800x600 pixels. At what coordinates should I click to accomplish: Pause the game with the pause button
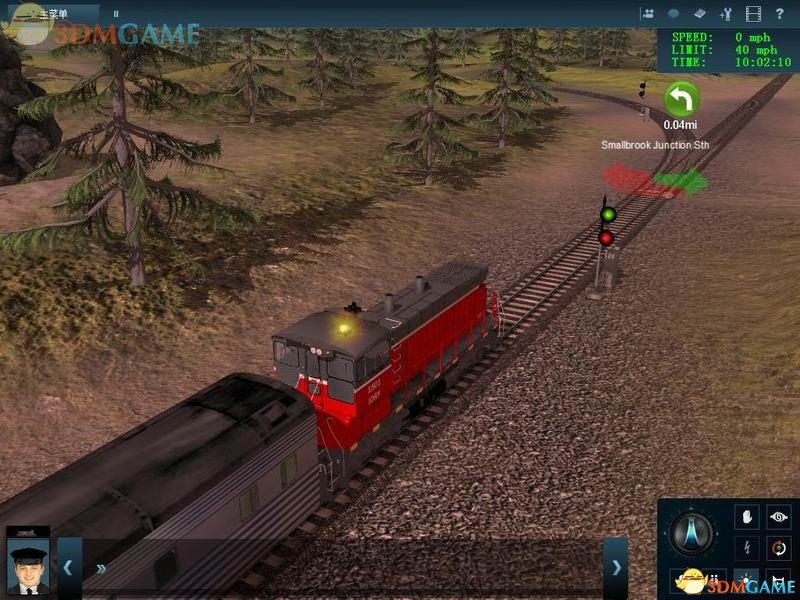[x=115, y=14]
